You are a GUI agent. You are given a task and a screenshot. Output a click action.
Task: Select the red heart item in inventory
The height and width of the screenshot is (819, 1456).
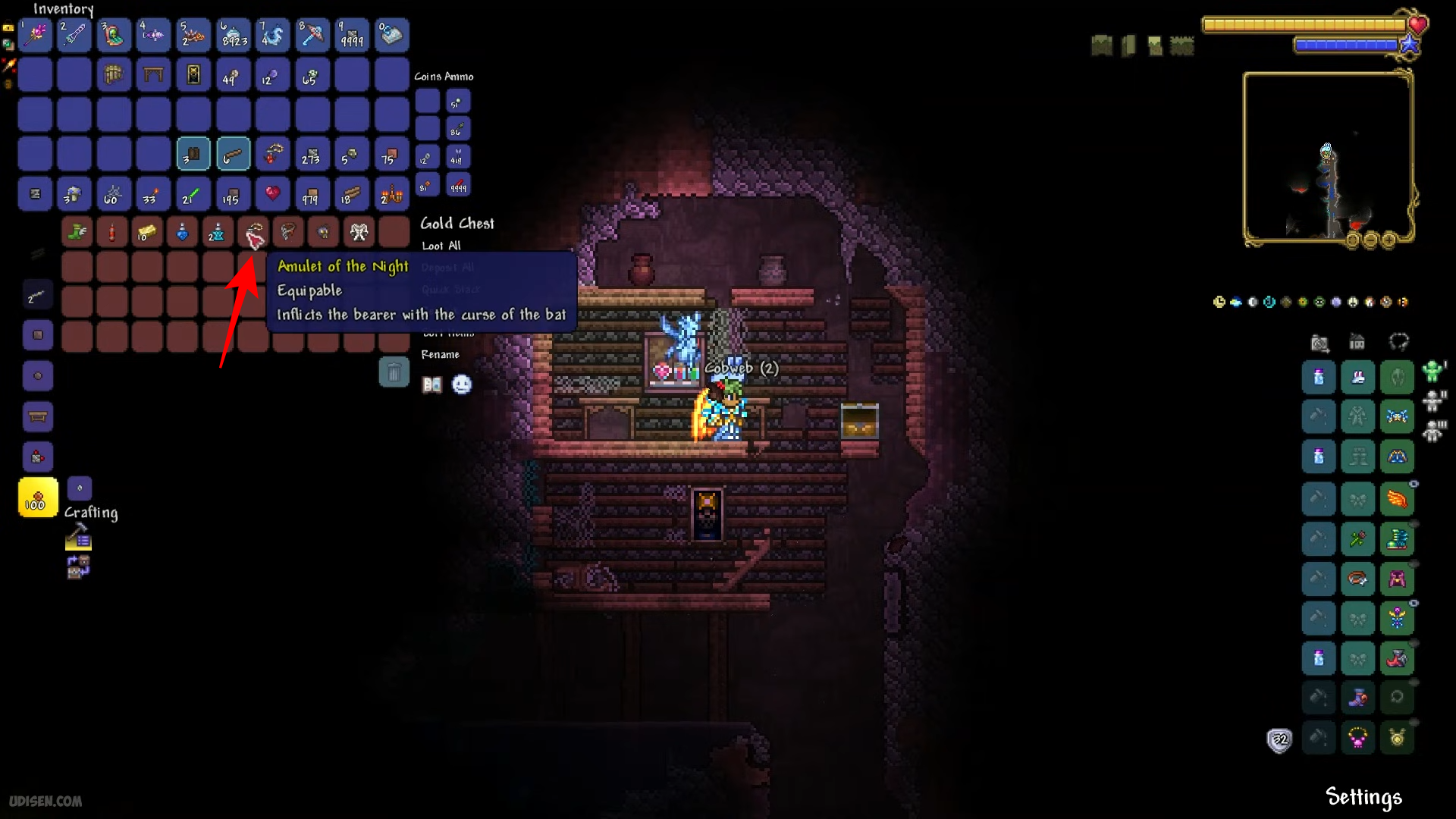pyautogui.click(x=272, y=194)
